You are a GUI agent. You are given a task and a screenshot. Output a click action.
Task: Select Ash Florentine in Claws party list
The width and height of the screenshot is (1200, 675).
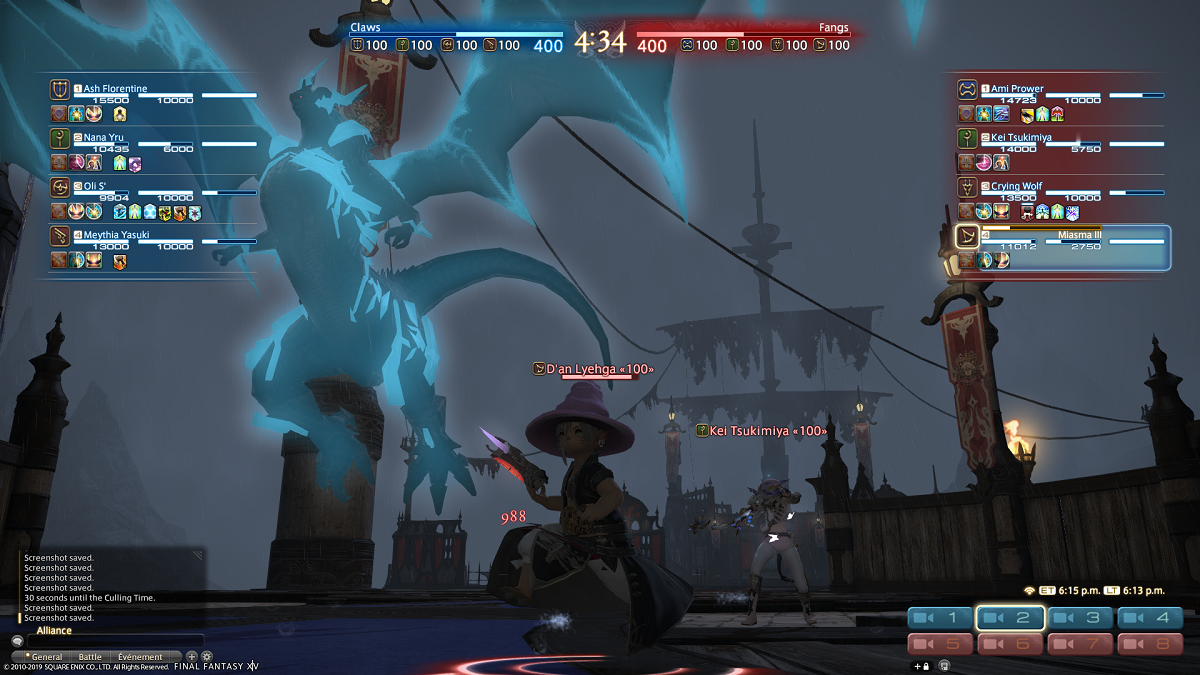pyautogui.click(x=115, y=89)
